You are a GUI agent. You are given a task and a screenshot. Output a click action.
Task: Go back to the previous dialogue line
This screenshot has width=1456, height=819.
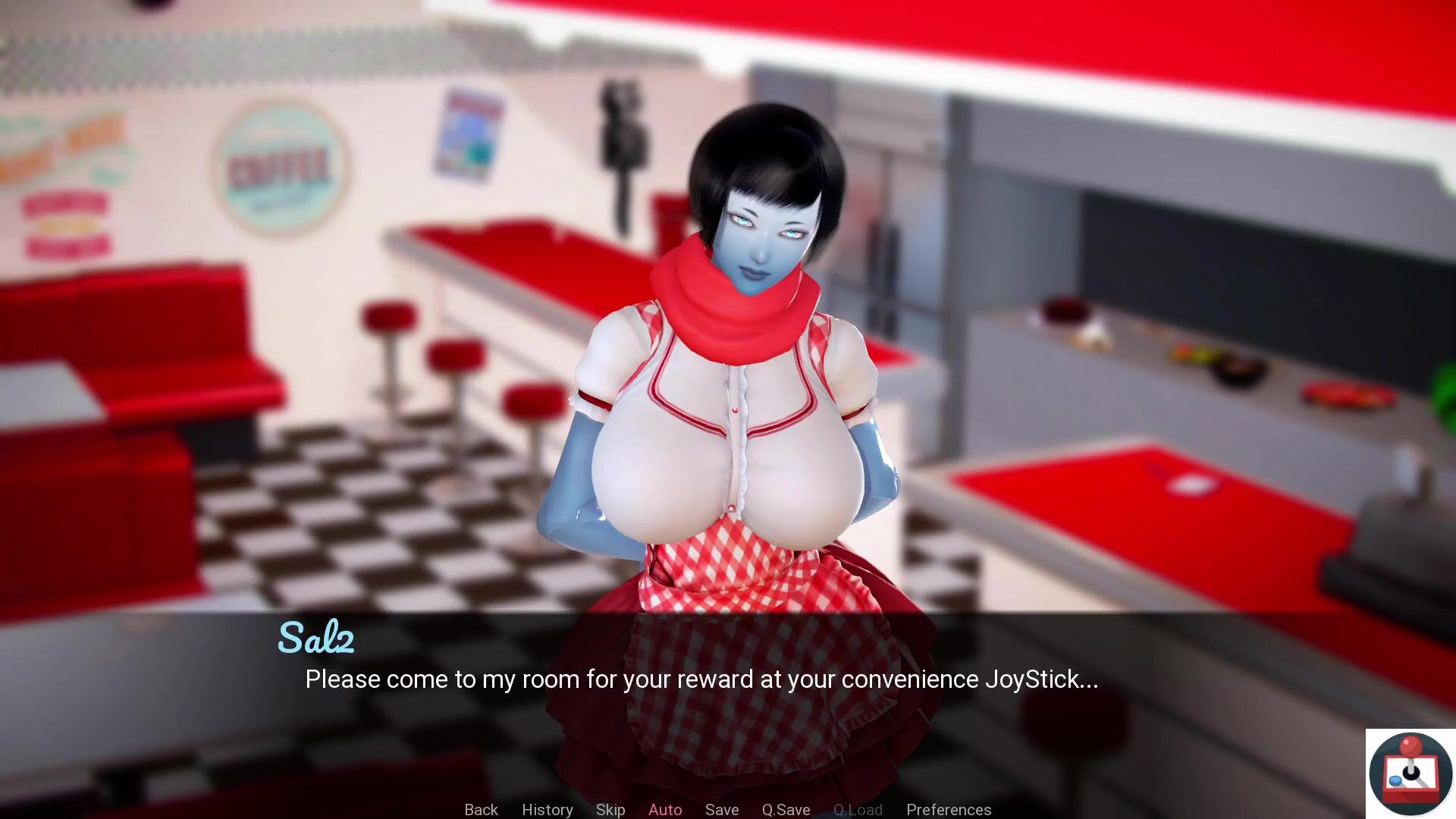tap(481, 809)
